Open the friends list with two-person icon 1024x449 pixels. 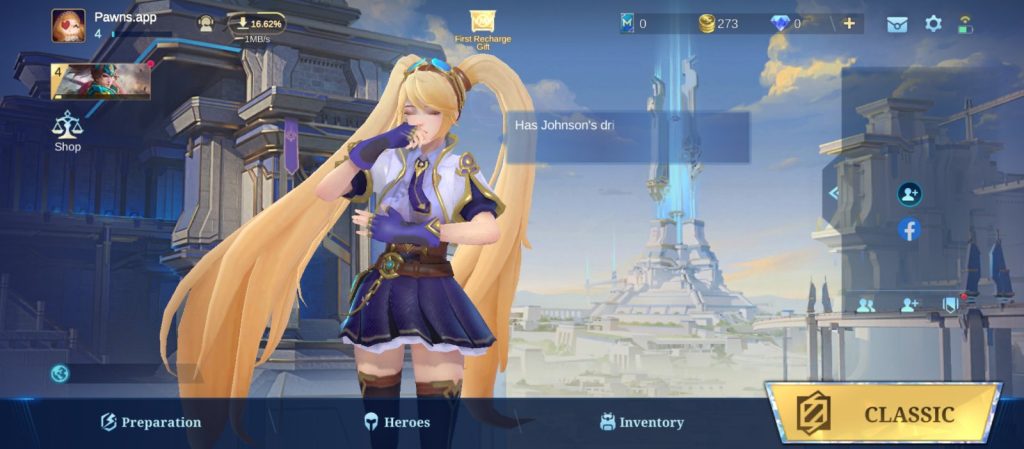click(865, 305)
